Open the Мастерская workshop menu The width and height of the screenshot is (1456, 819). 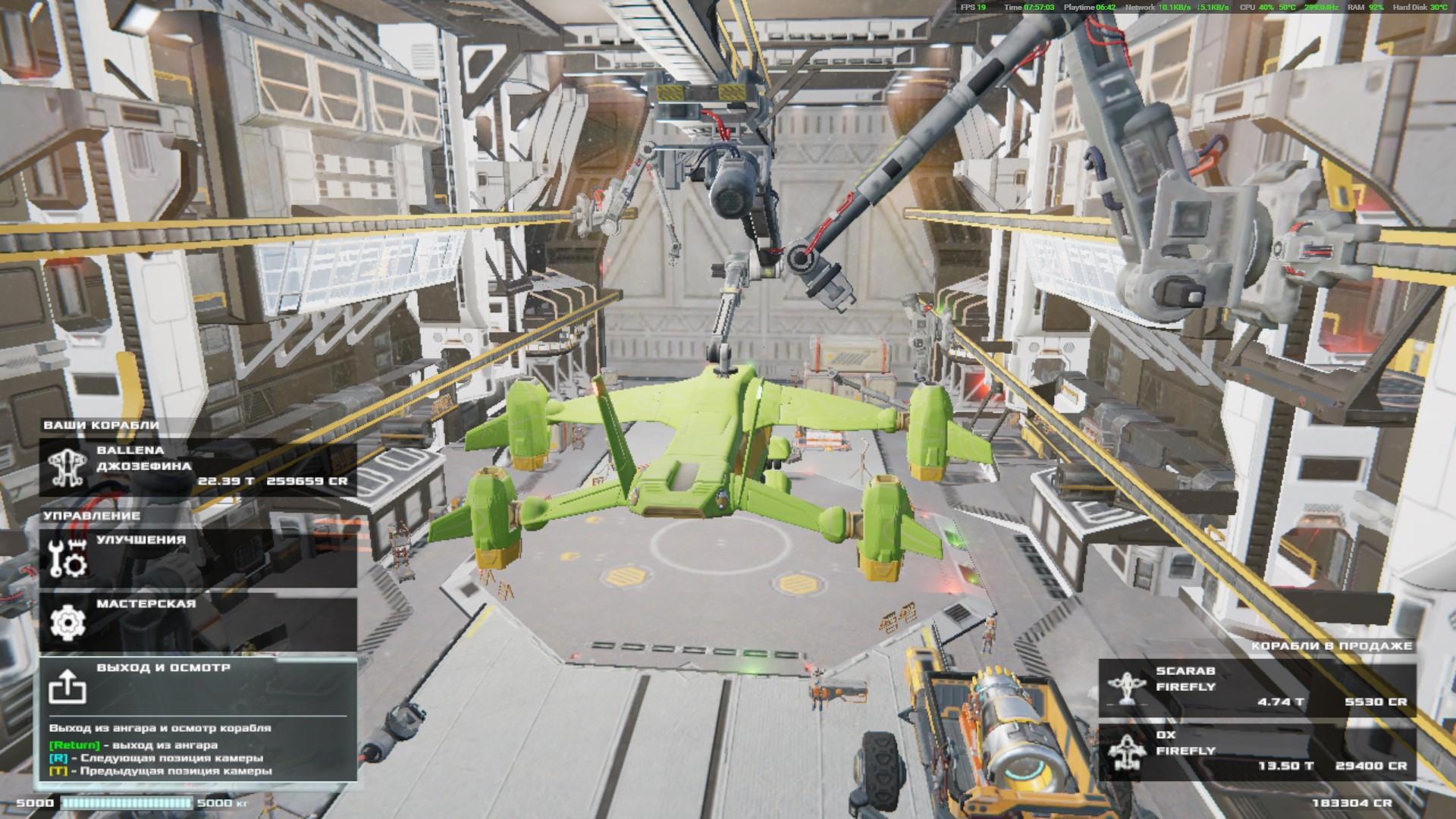(198, 621)
